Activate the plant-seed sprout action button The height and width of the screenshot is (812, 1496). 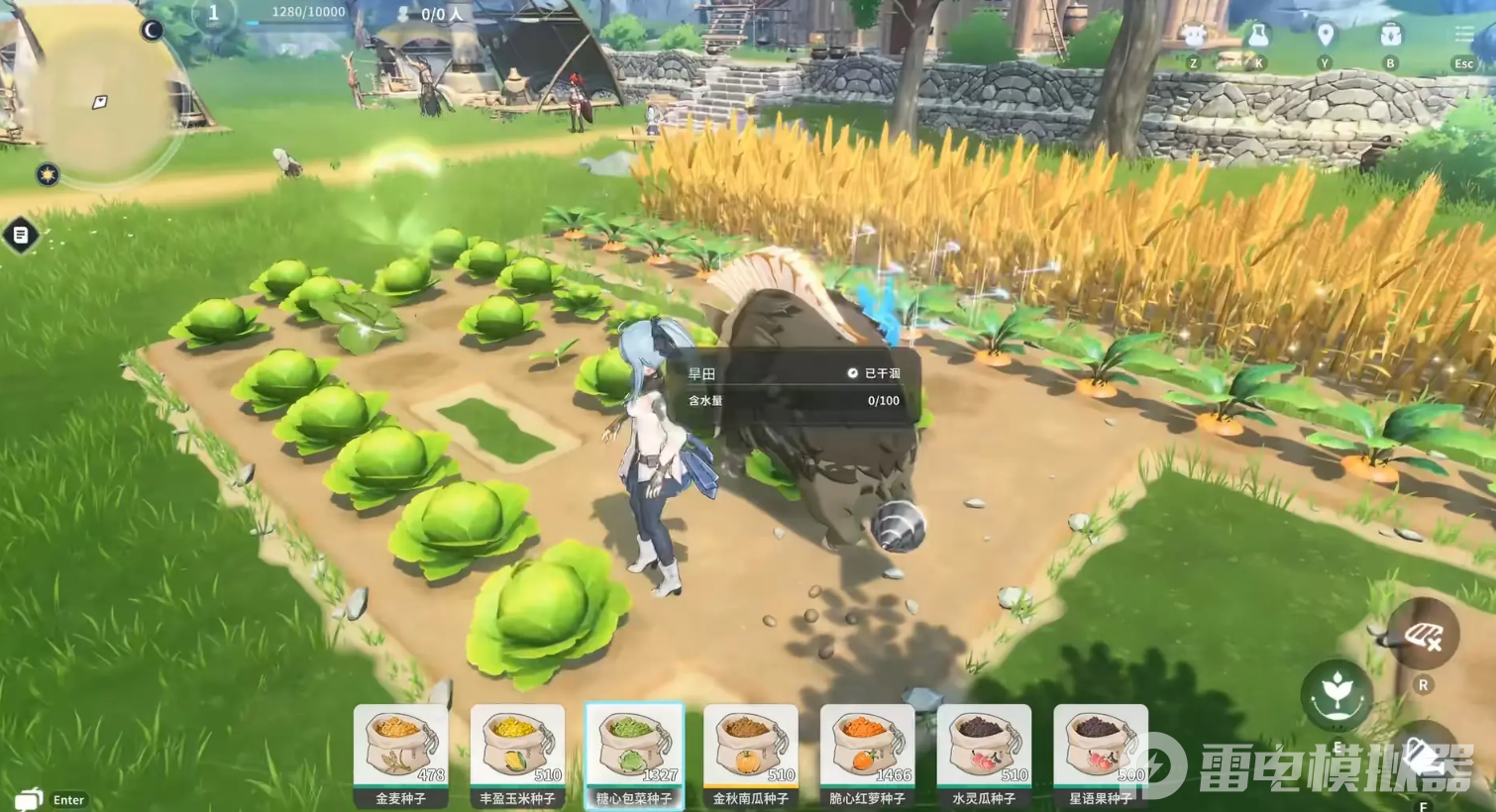[1336, 694]
